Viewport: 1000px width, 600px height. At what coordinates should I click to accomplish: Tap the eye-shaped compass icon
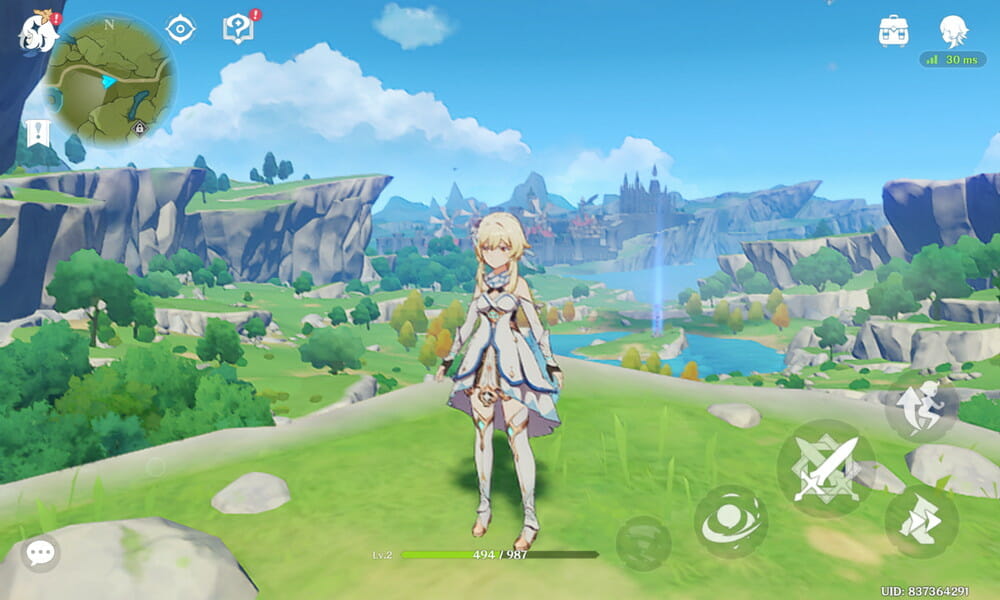point(180,29)
